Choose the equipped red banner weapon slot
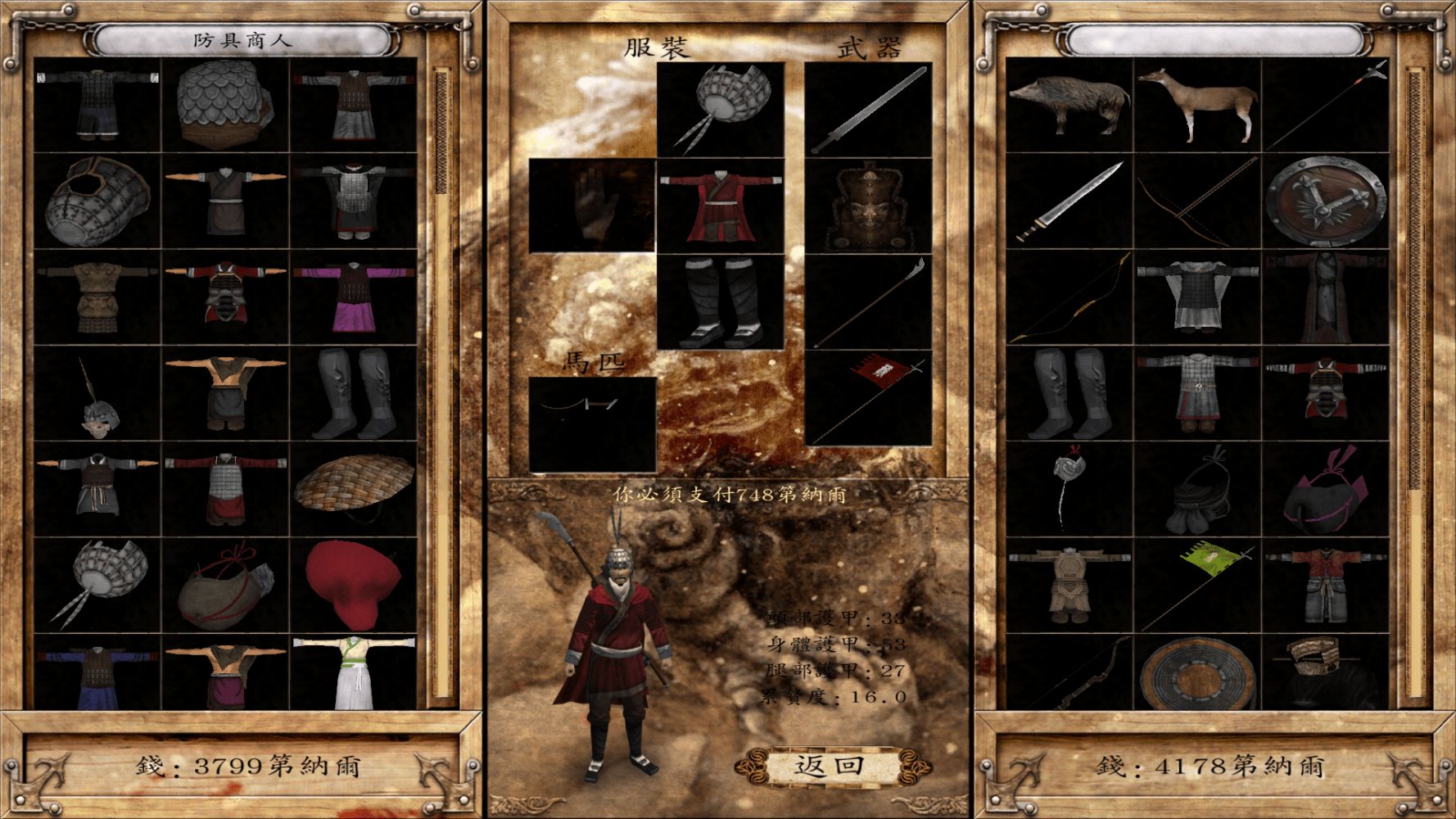 [868, 398]
